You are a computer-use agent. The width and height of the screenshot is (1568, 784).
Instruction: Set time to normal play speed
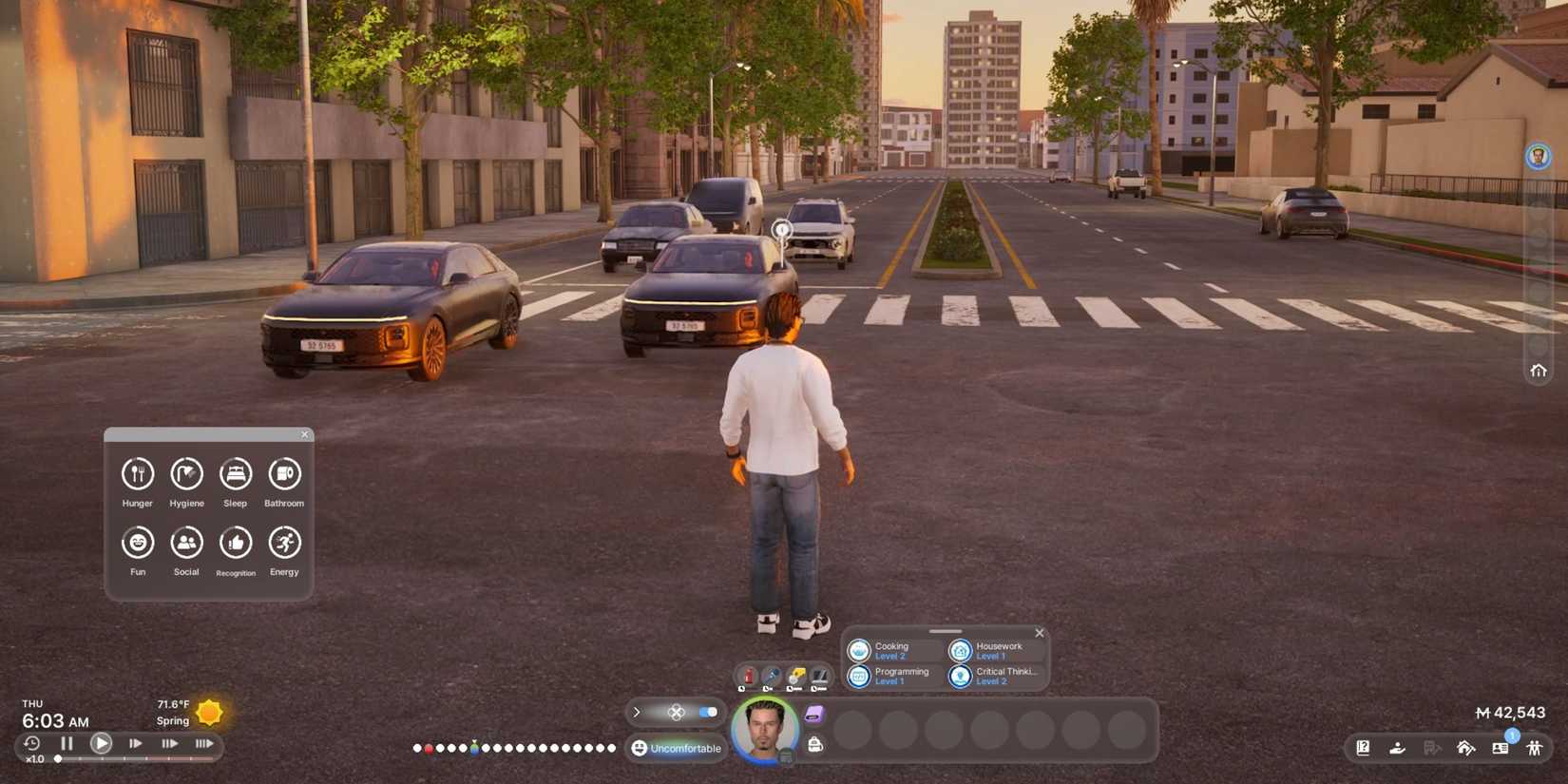(101, 744)
